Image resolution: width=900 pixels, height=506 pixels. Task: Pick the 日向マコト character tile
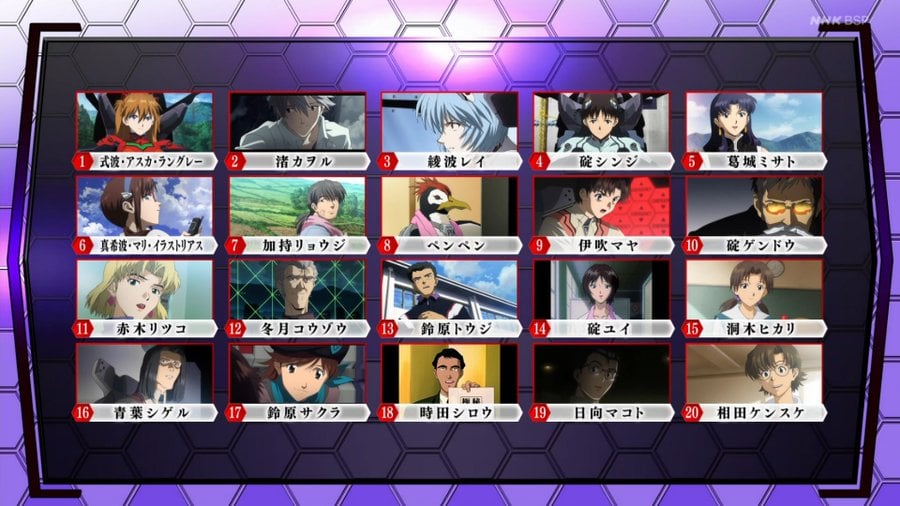(x=601, y=374)
